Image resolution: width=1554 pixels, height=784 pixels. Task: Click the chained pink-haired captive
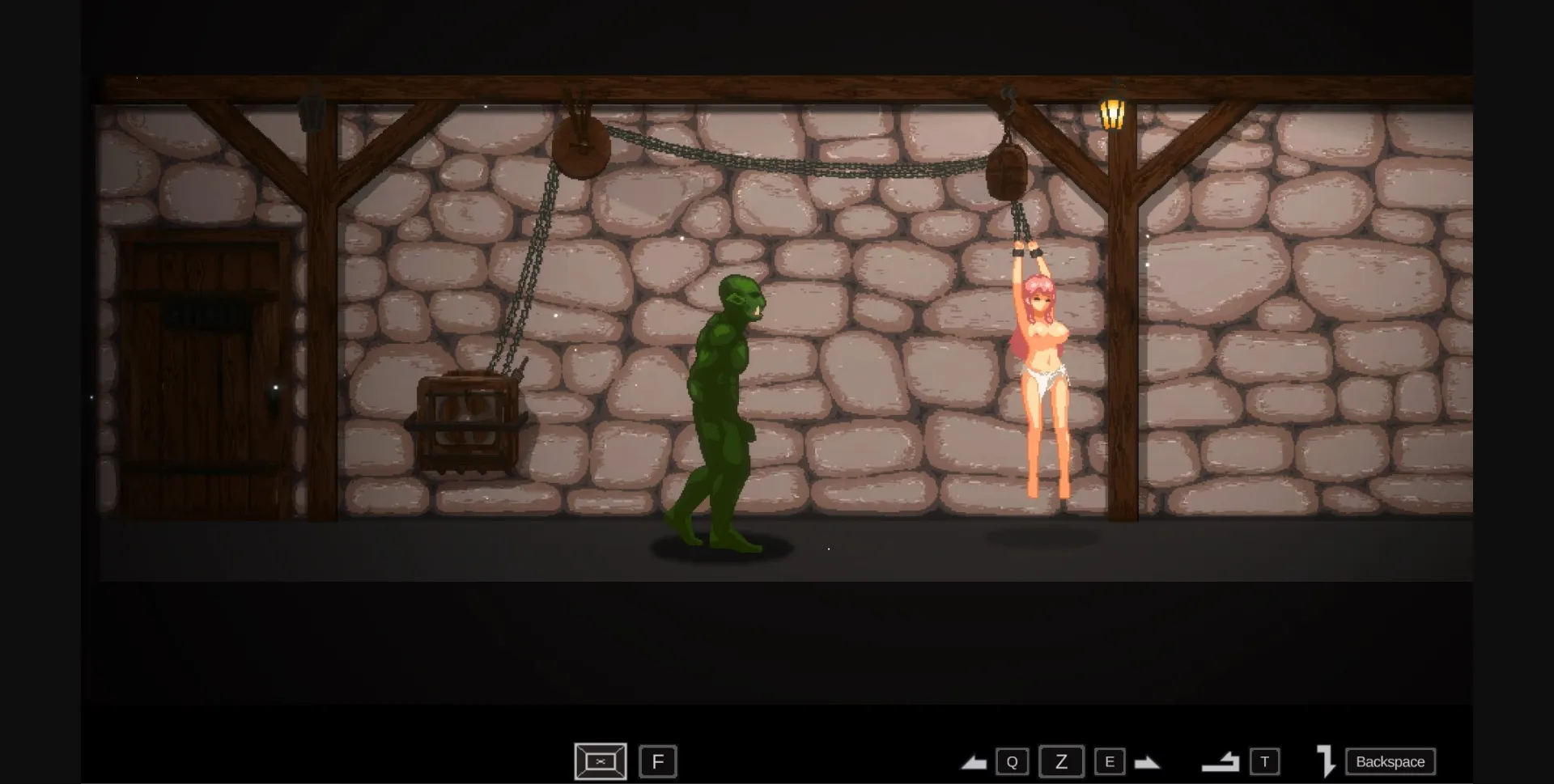[1044, 372]
